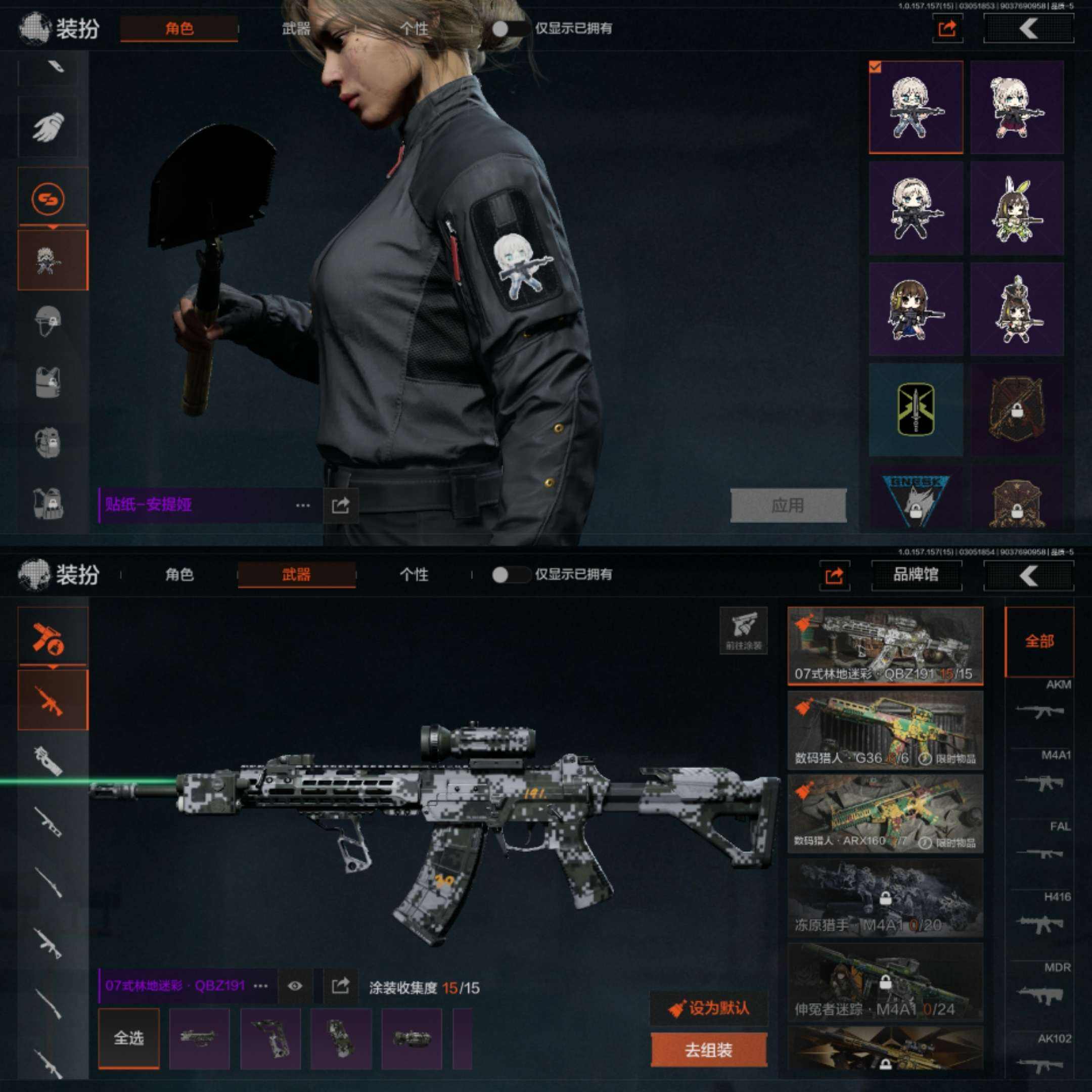Go to assembly via 去组装
1092x1092 pixels.
click(x=709, y=1050)
